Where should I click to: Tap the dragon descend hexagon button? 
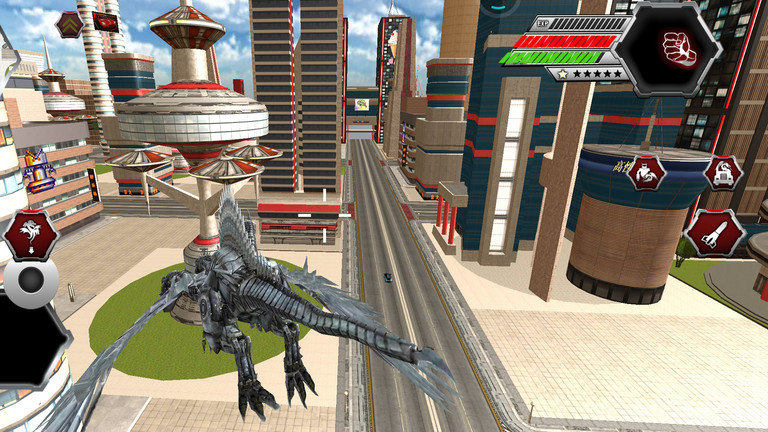tap(30, 235)
